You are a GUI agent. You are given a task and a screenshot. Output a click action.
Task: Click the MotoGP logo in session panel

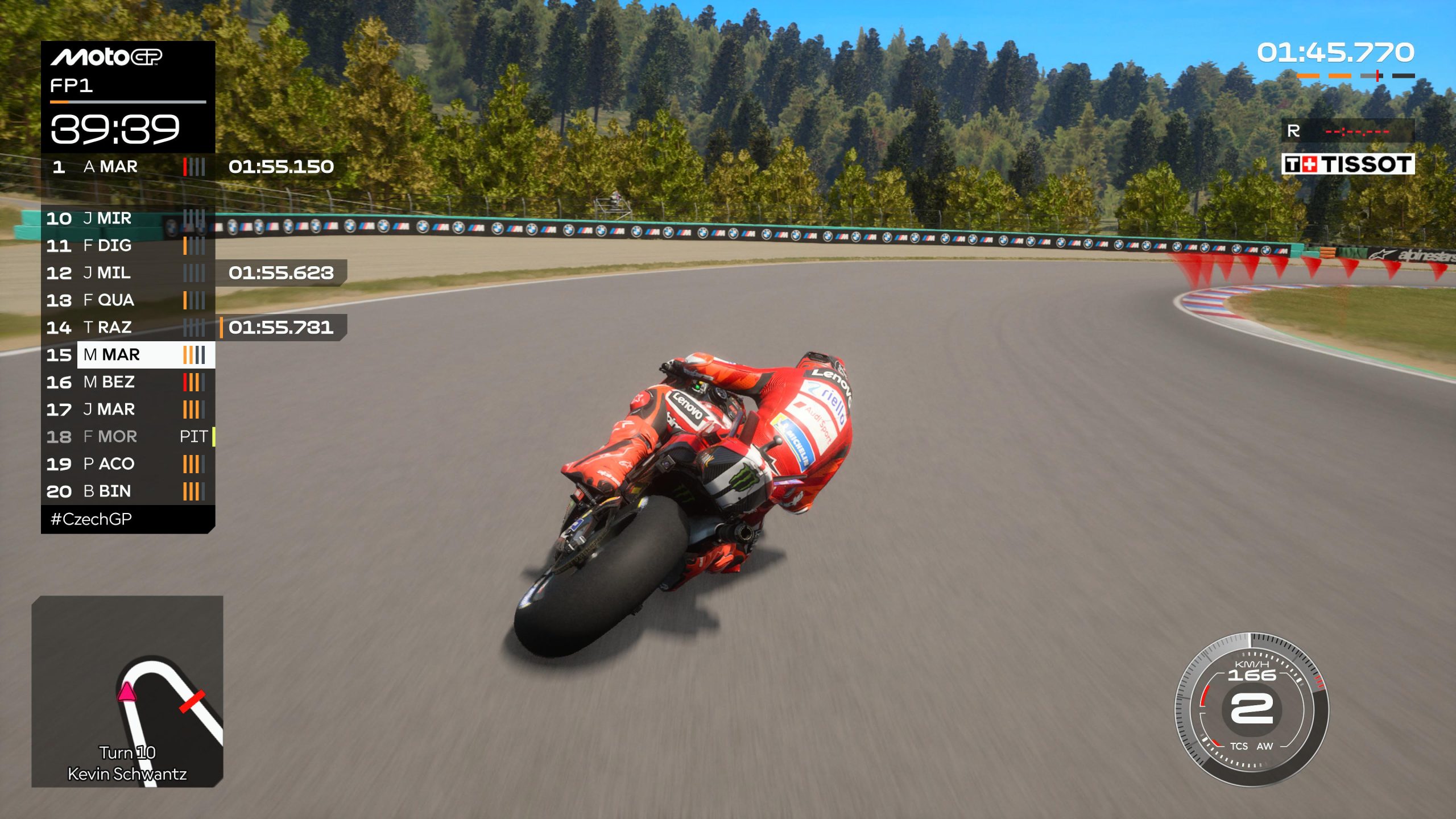[106, 57]
